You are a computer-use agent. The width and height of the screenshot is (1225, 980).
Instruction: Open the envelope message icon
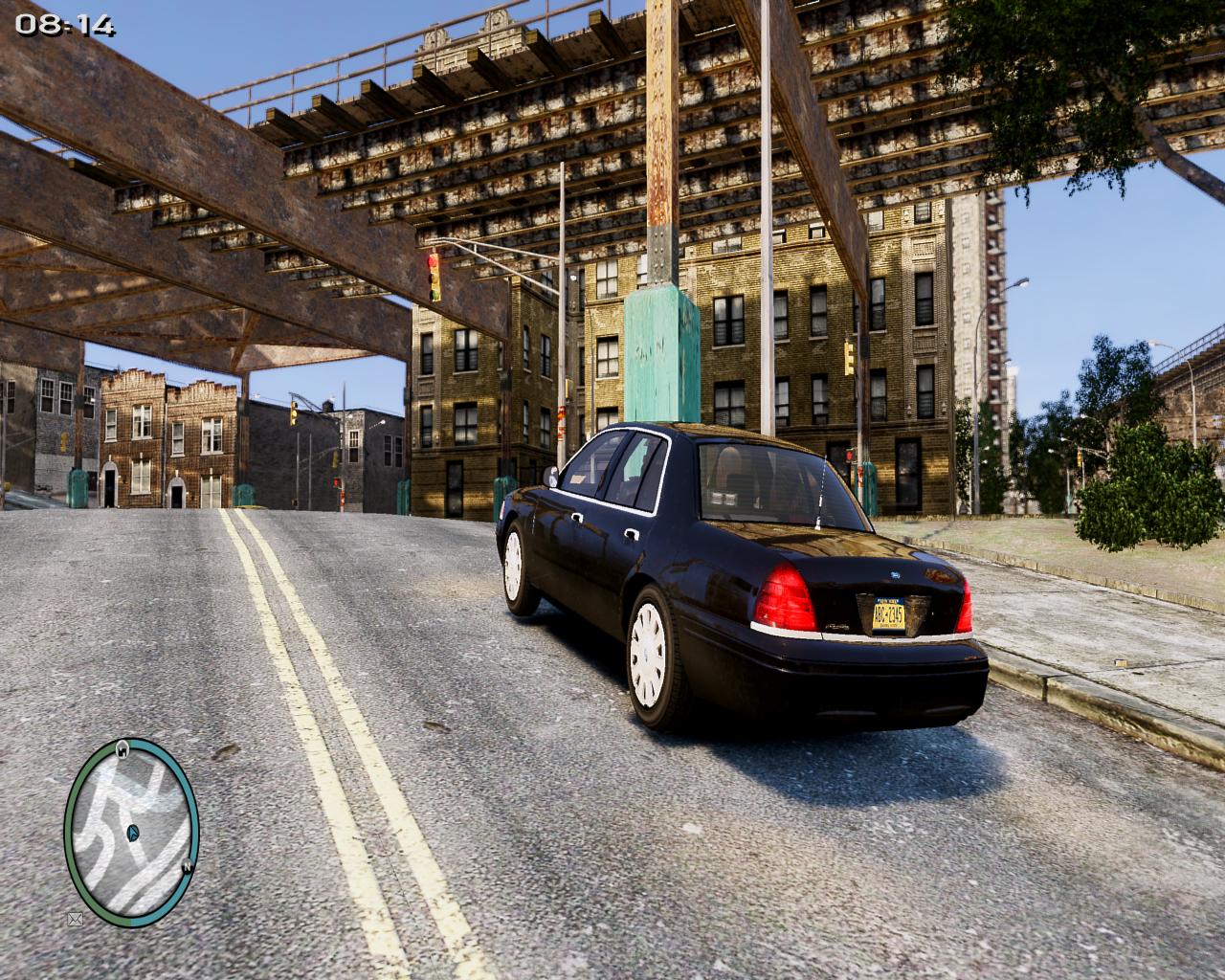point(75,920)
